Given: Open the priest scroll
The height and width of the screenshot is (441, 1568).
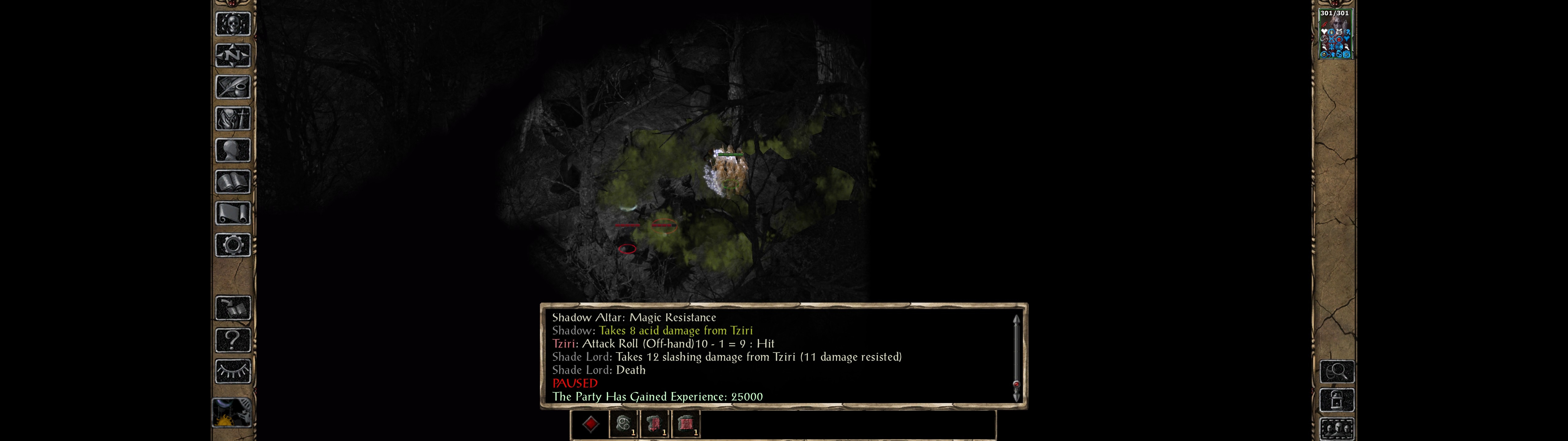Looking at the screenshot, I should pyautogui.click(x=232, y=214).
